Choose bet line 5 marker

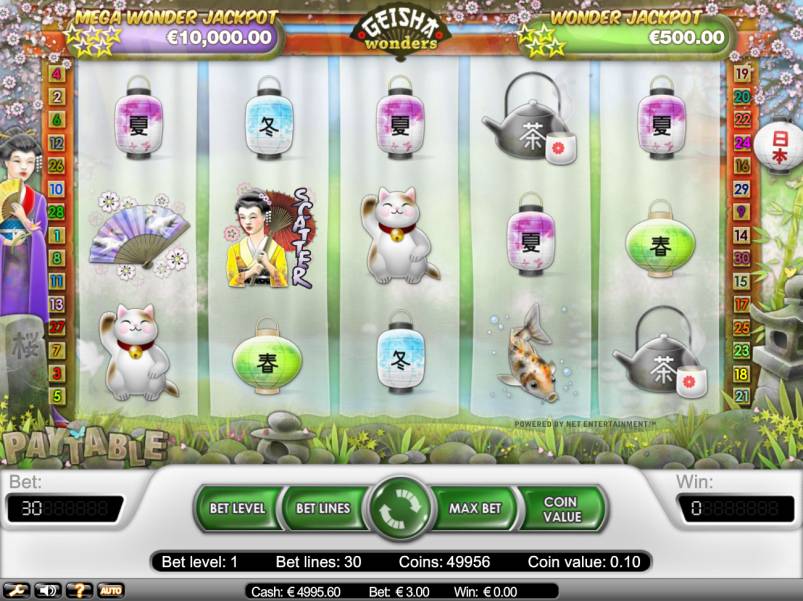56,396
